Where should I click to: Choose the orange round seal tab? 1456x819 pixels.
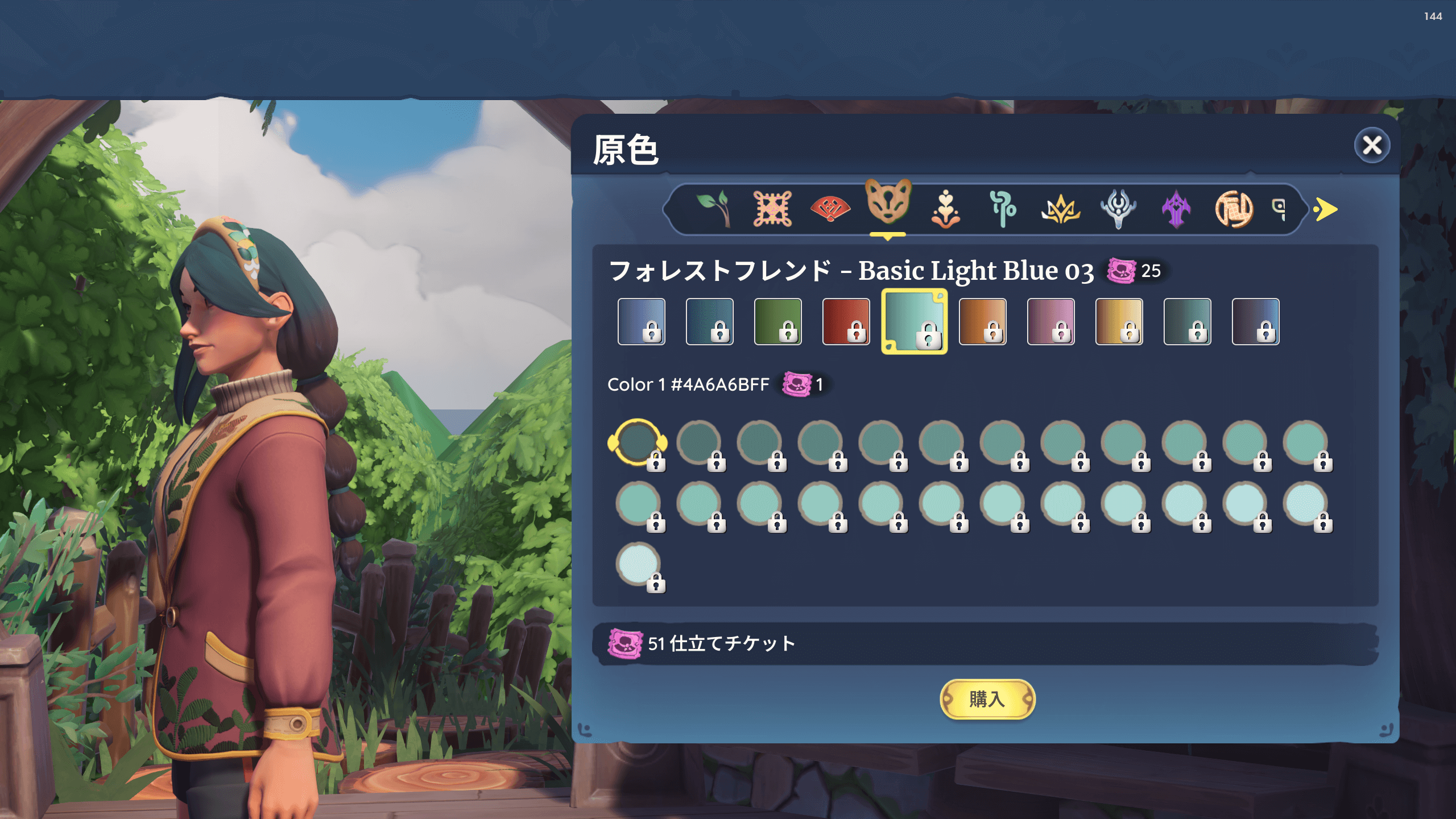1234,209
